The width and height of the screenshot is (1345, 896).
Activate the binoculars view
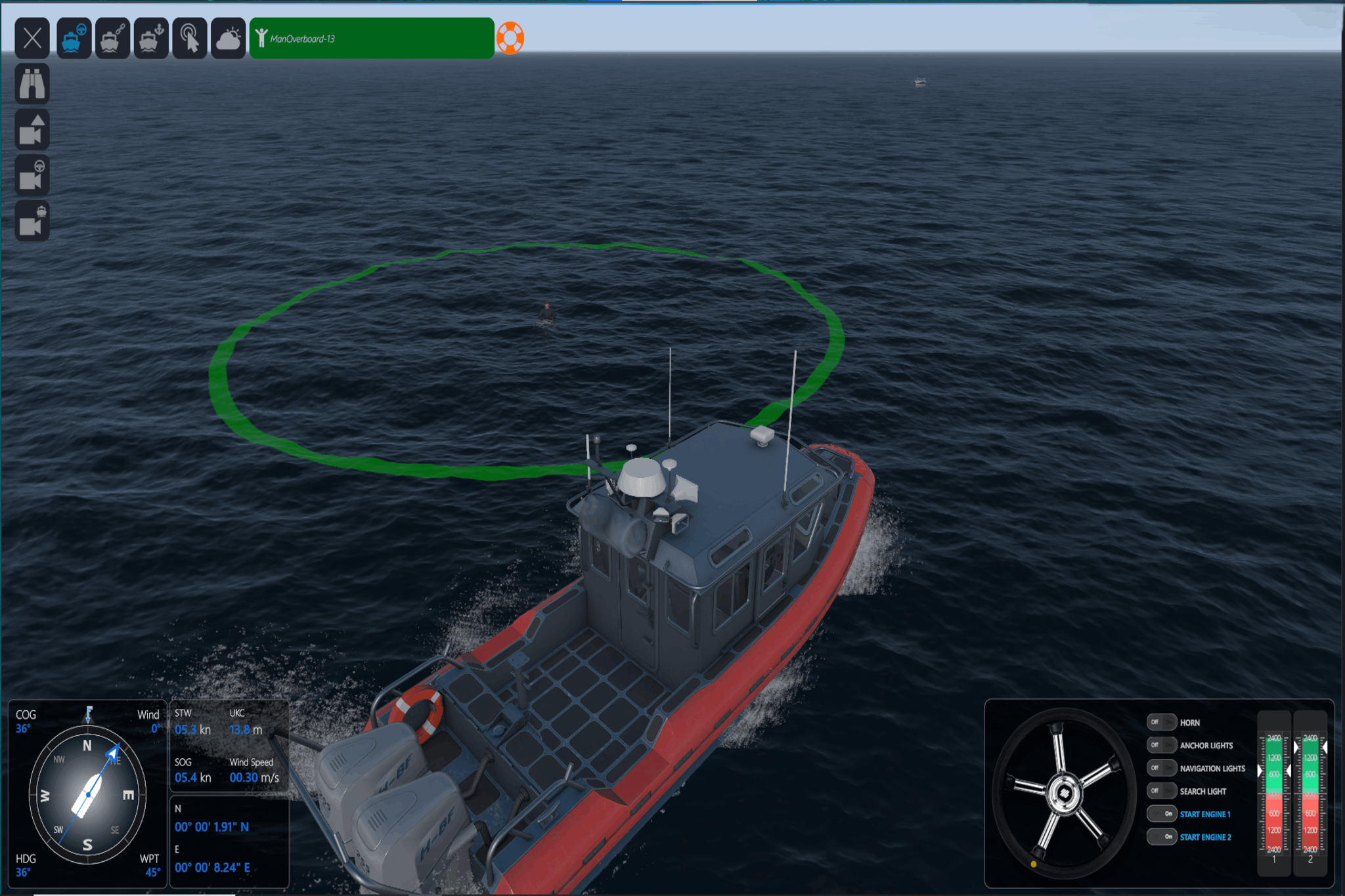pos(32,84)
